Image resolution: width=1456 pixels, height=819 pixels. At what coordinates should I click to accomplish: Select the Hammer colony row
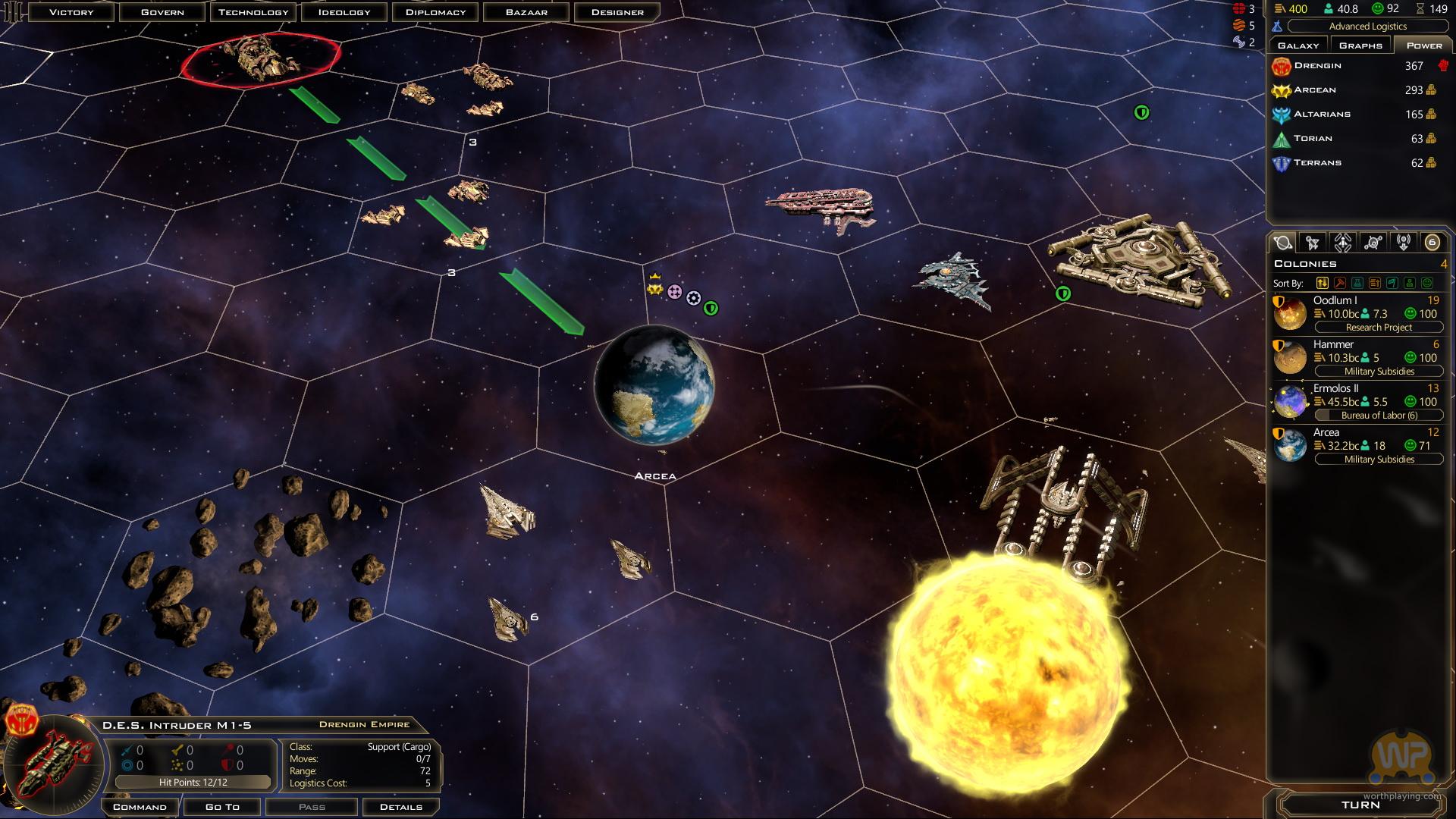[x=1357, y=358]
